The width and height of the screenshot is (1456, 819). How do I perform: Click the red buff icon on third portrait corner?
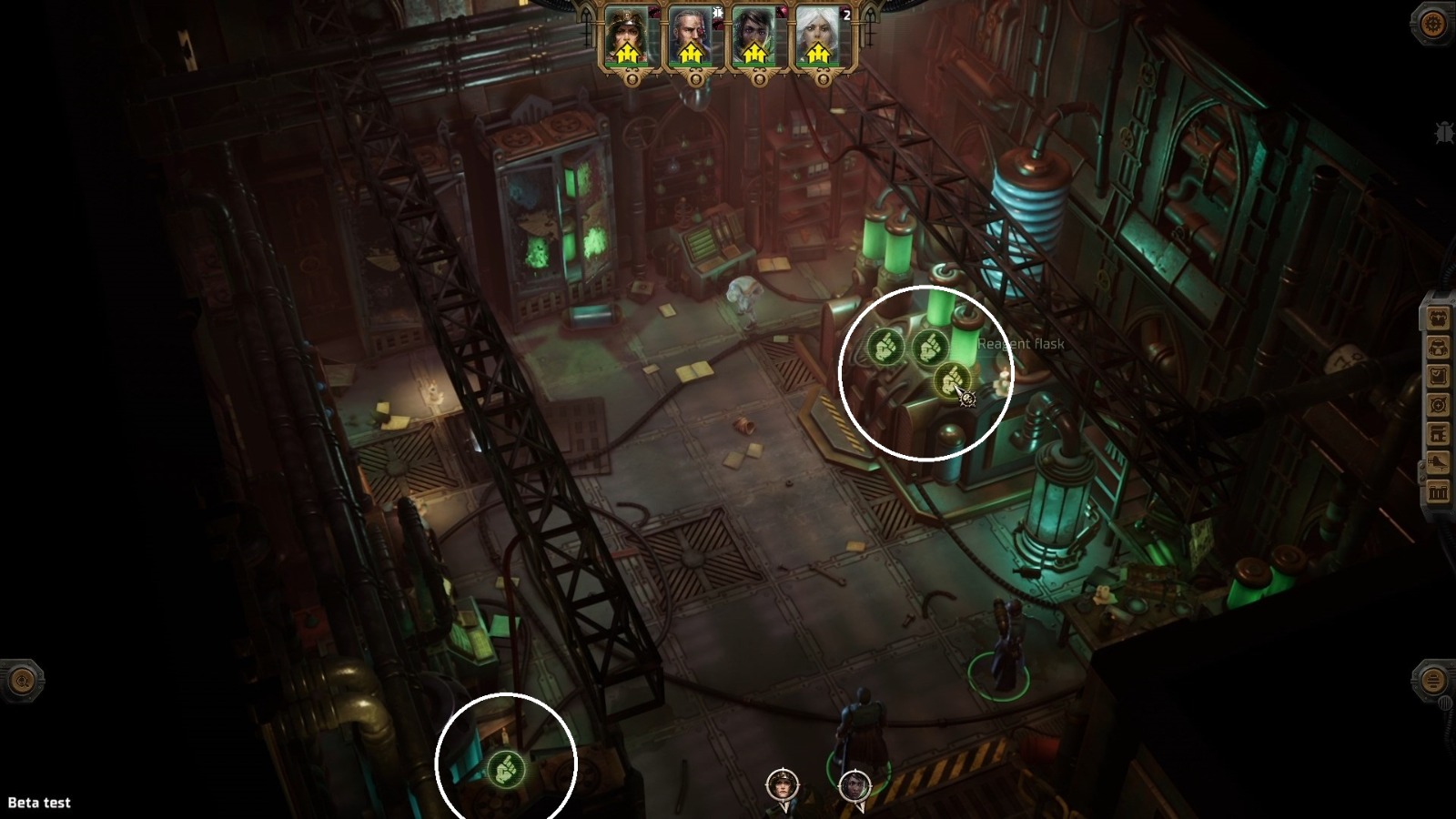coord(780,12)
